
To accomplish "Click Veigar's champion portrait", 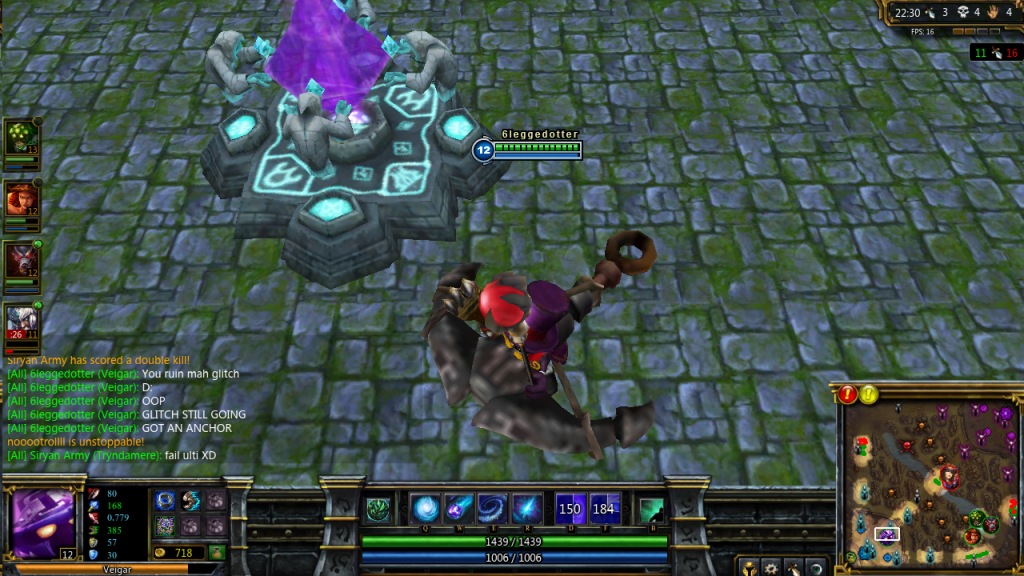I will [x=43, y=524].
